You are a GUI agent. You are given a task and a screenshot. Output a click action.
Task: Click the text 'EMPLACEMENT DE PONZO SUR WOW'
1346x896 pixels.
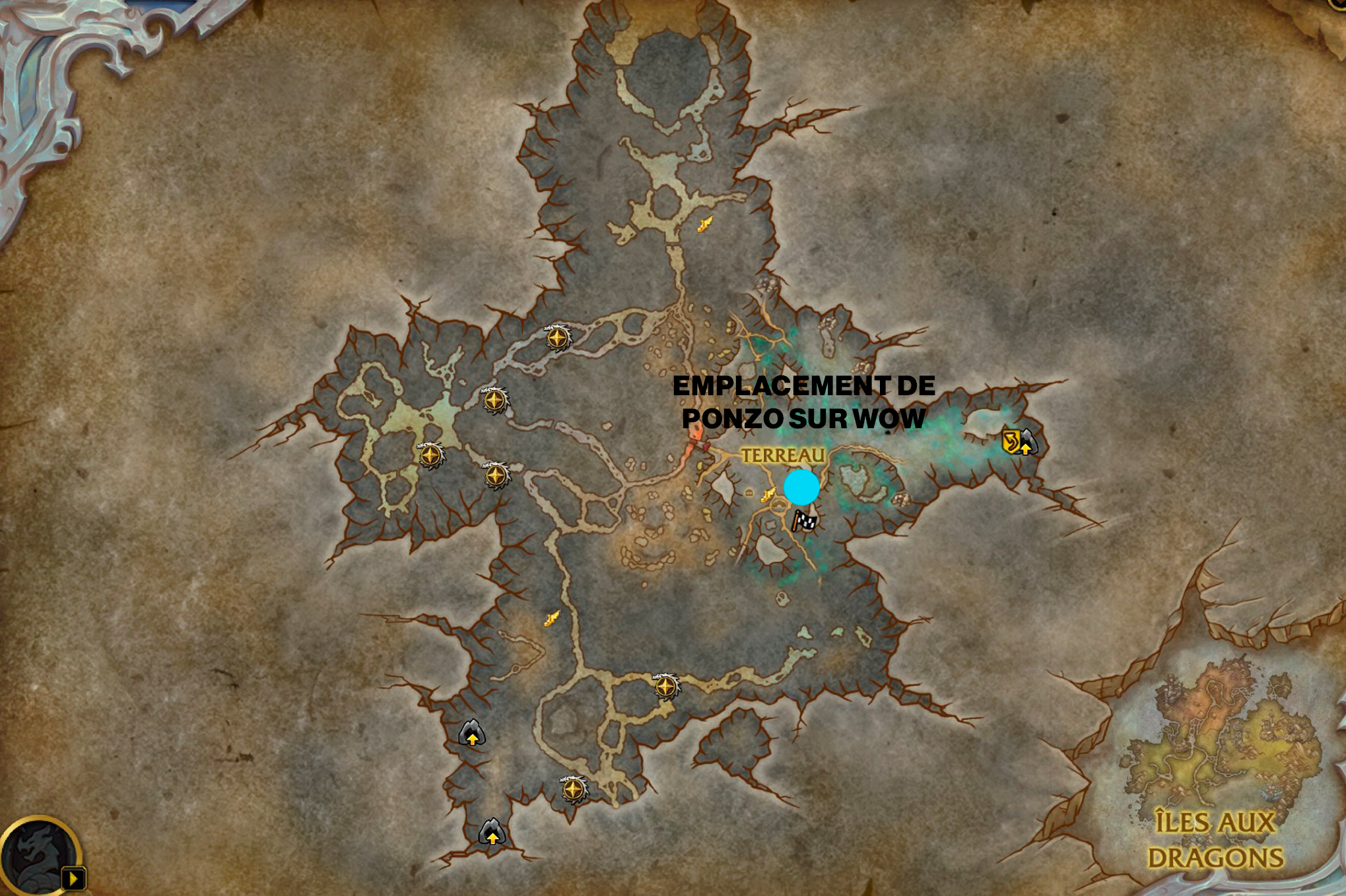[805, 399]
